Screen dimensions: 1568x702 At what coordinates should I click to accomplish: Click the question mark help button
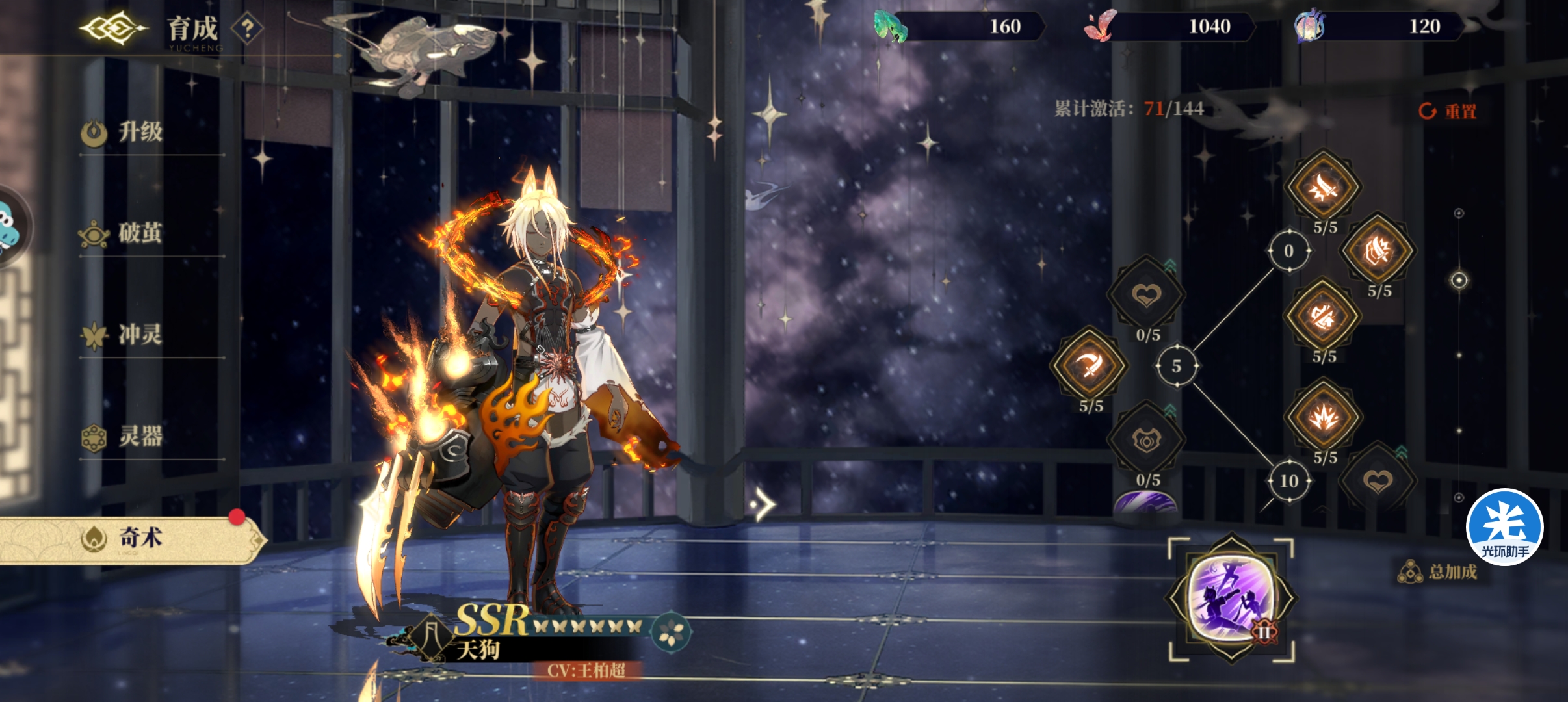point(247,29)
